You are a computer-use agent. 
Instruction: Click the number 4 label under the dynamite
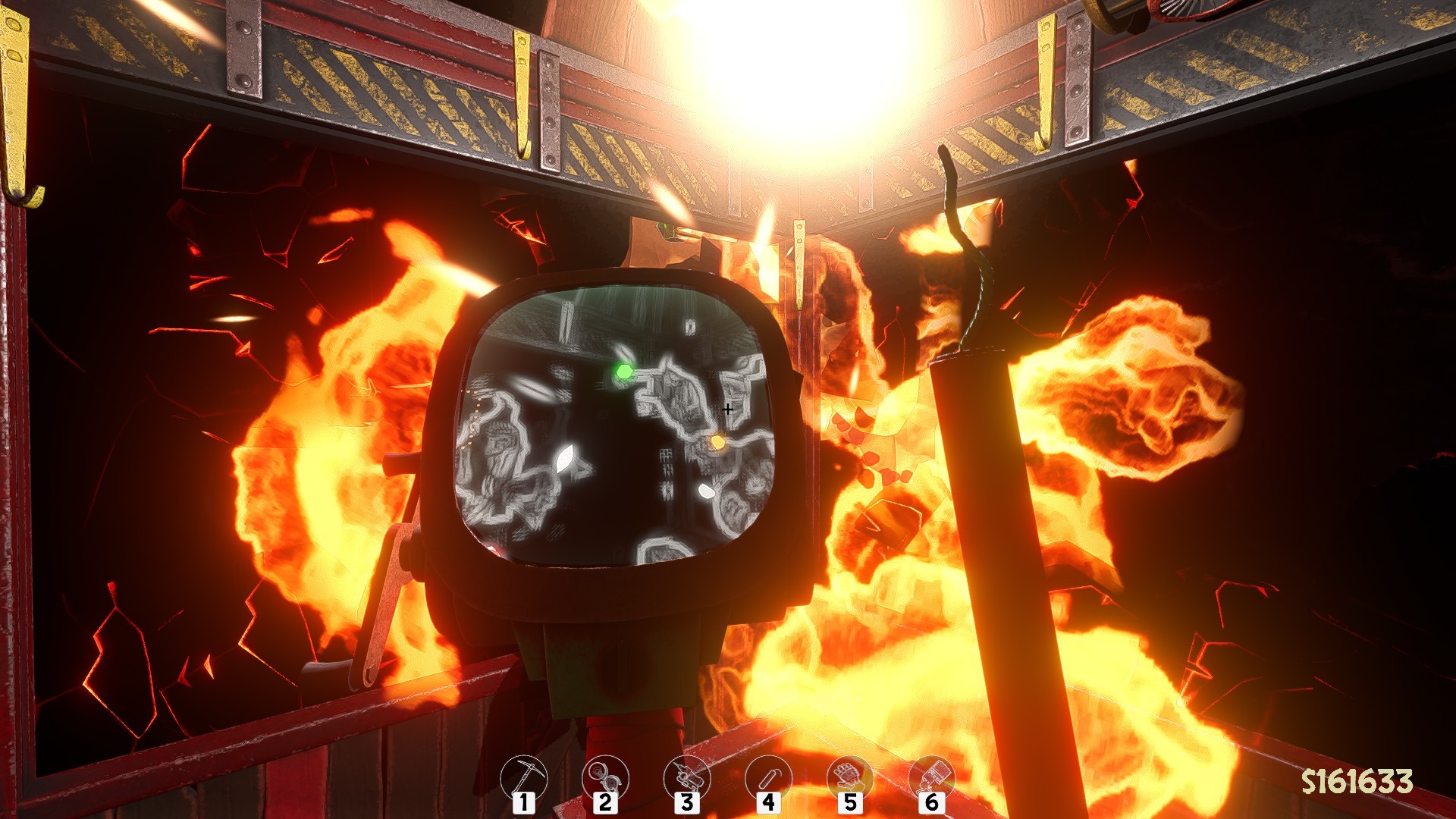pos(768,802)
